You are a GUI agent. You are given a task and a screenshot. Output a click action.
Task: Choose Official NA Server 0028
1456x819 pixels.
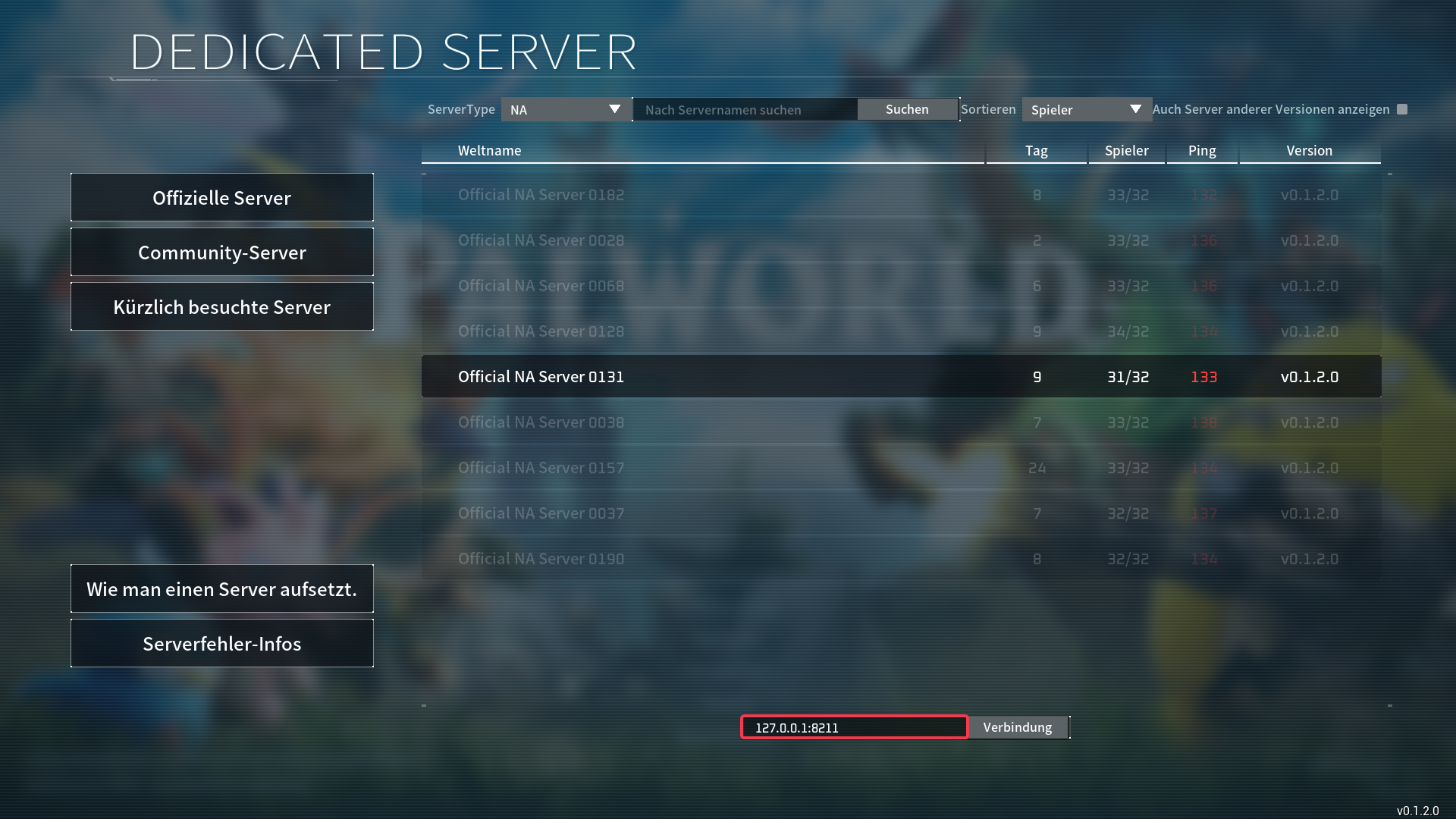[901, 240]
